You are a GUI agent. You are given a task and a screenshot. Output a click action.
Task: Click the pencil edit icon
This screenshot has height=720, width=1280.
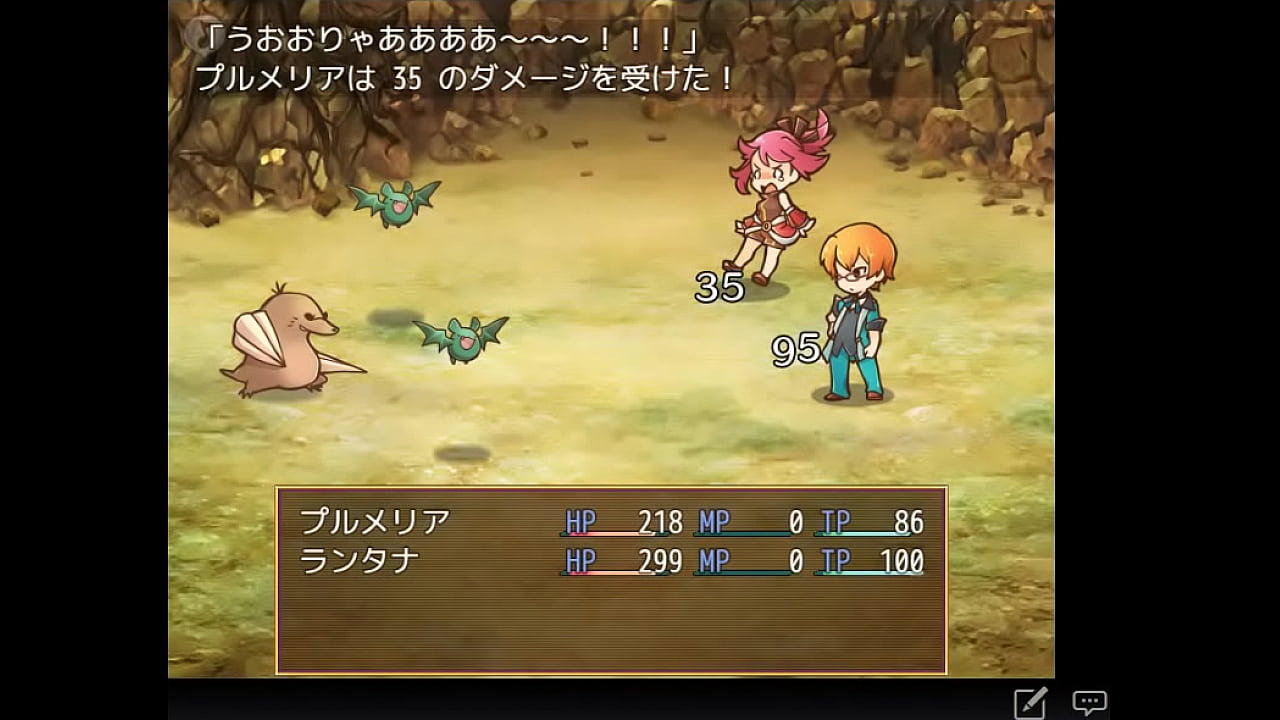tap(1030, 703)
